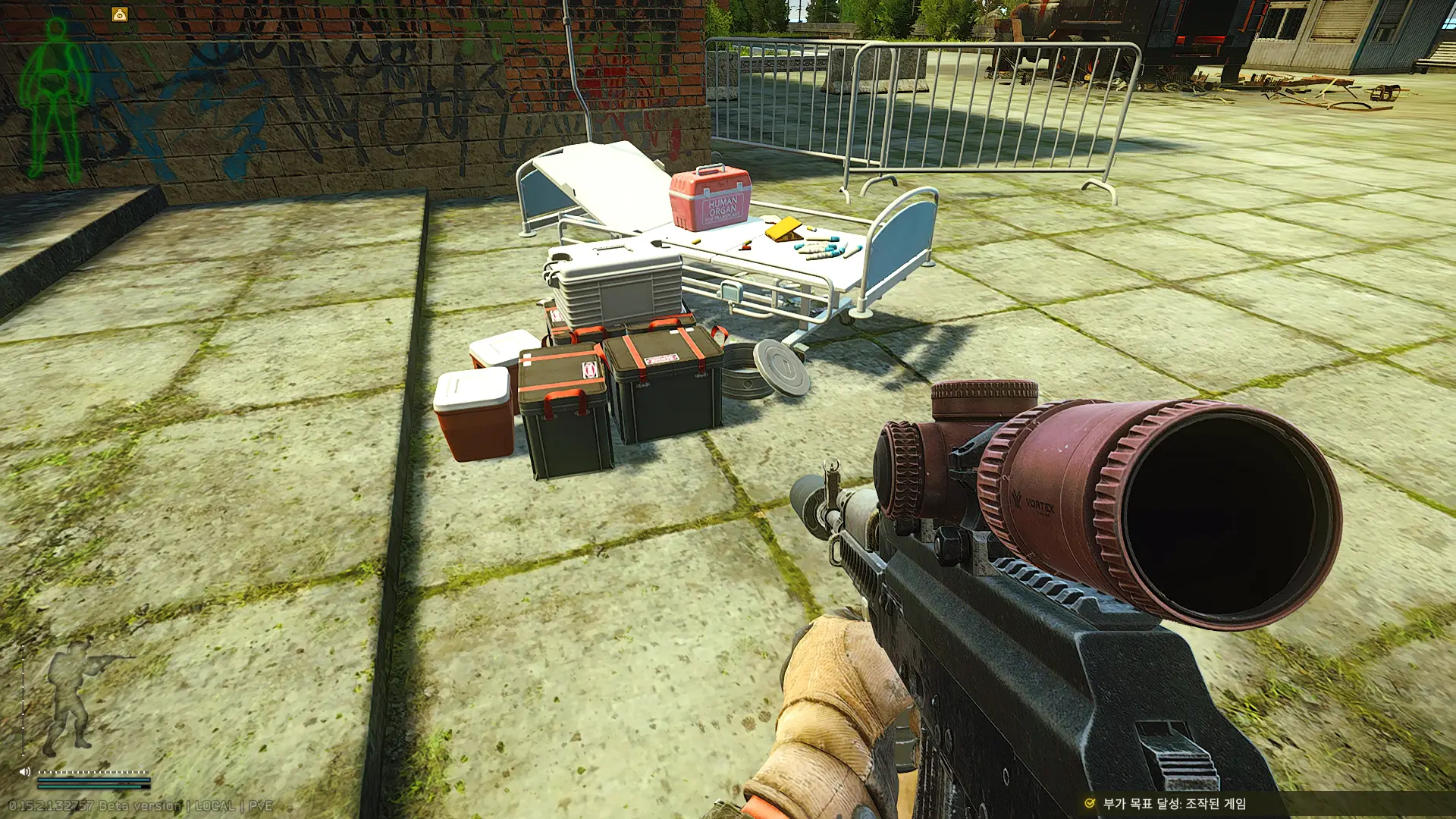Click the speaker noise level icon
Viewport: 1456px width, 819px height.
24,772
